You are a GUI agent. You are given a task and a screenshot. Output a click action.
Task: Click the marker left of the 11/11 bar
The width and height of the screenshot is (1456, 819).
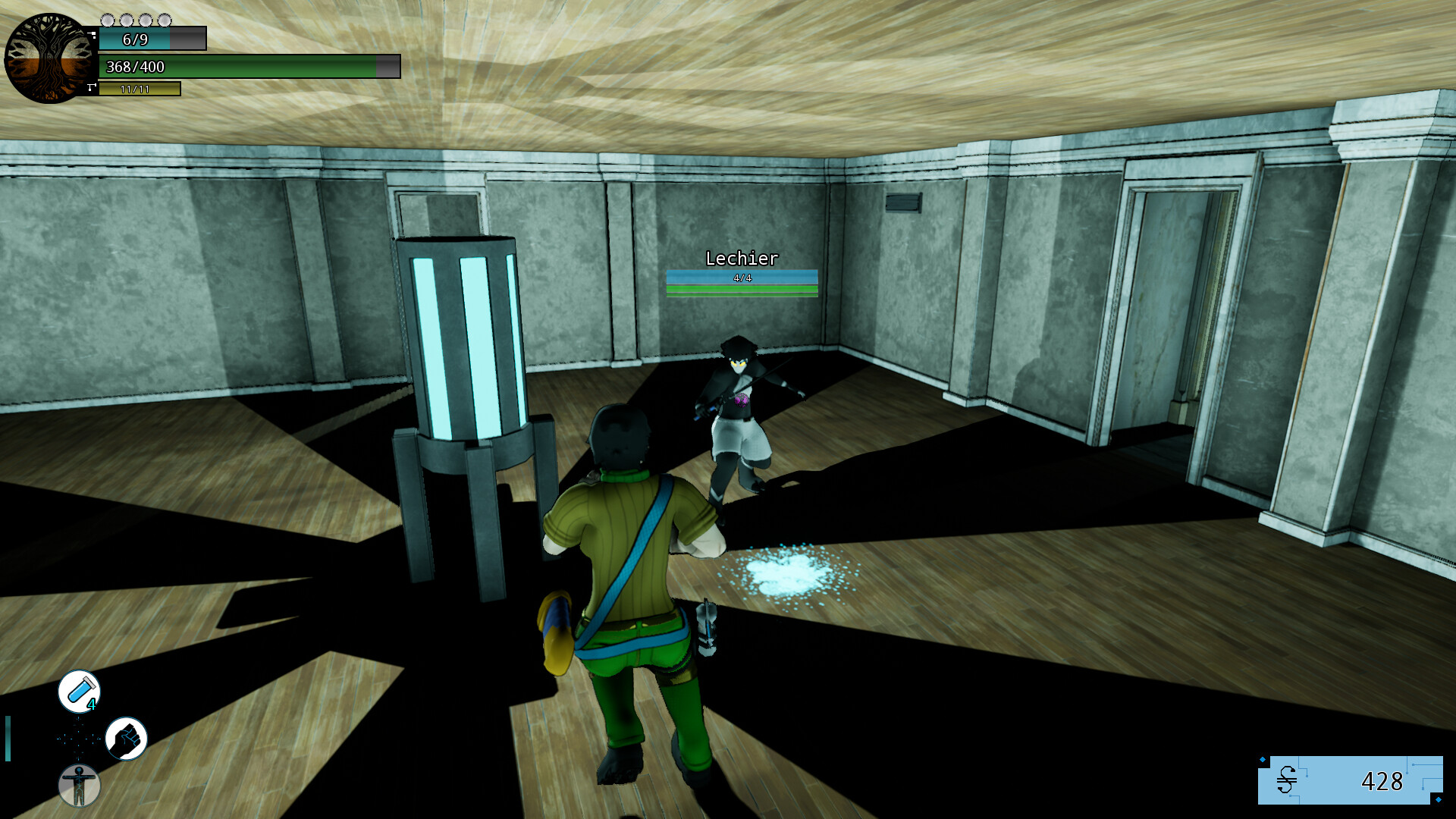click(x=92, y=87)
